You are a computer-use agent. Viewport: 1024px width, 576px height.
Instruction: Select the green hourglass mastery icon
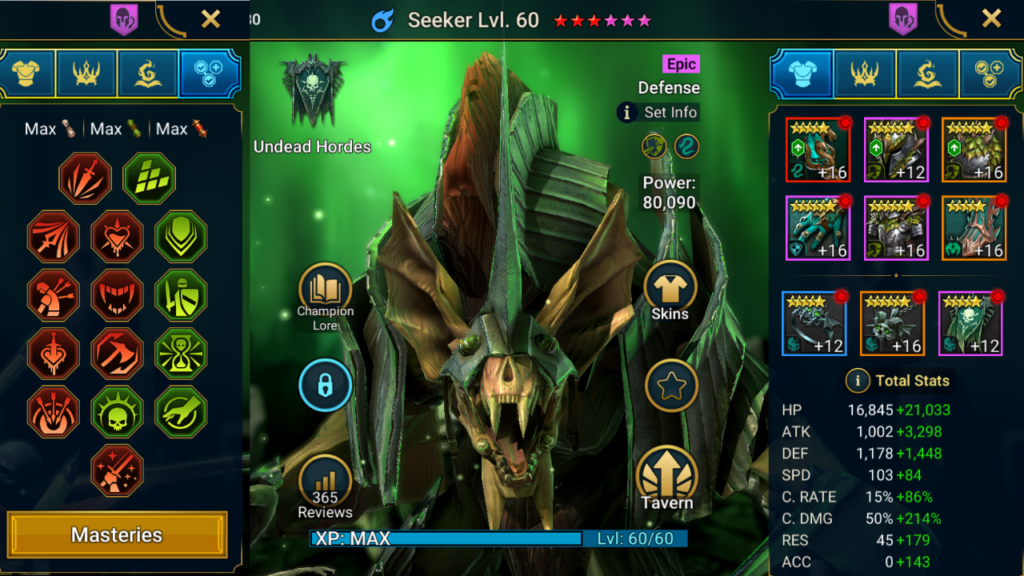(181, 354)
